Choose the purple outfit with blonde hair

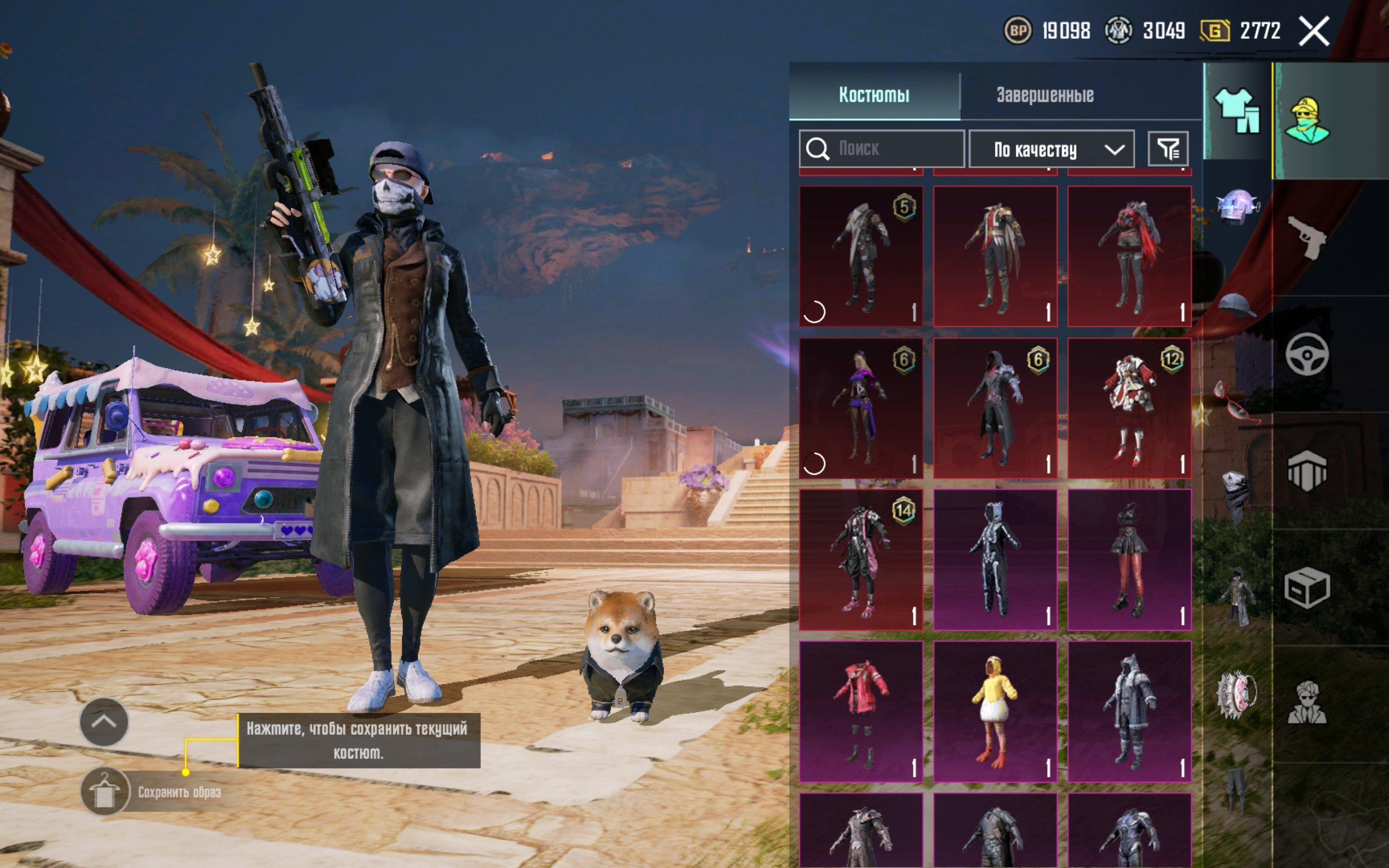[x=861, y=408]
